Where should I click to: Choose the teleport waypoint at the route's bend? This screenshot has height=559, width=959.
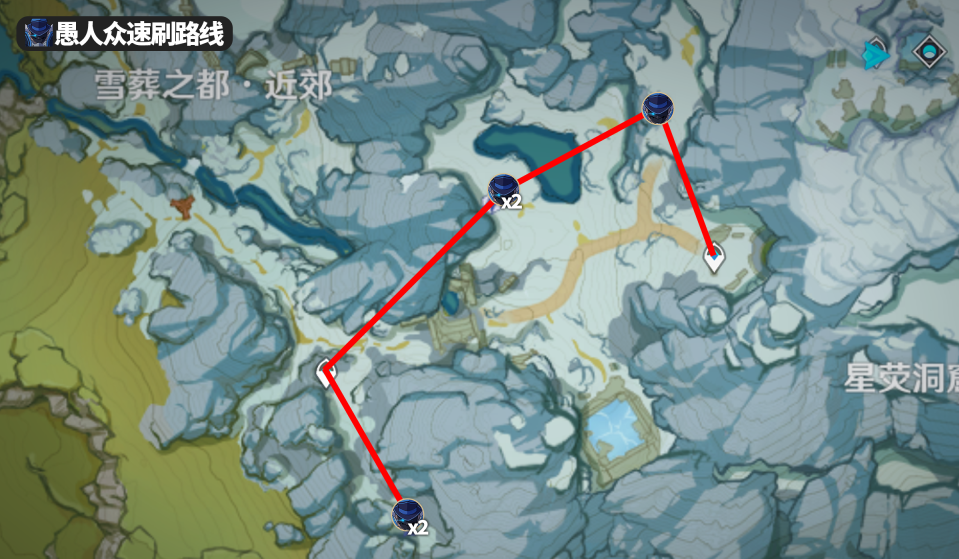[326, 373]
